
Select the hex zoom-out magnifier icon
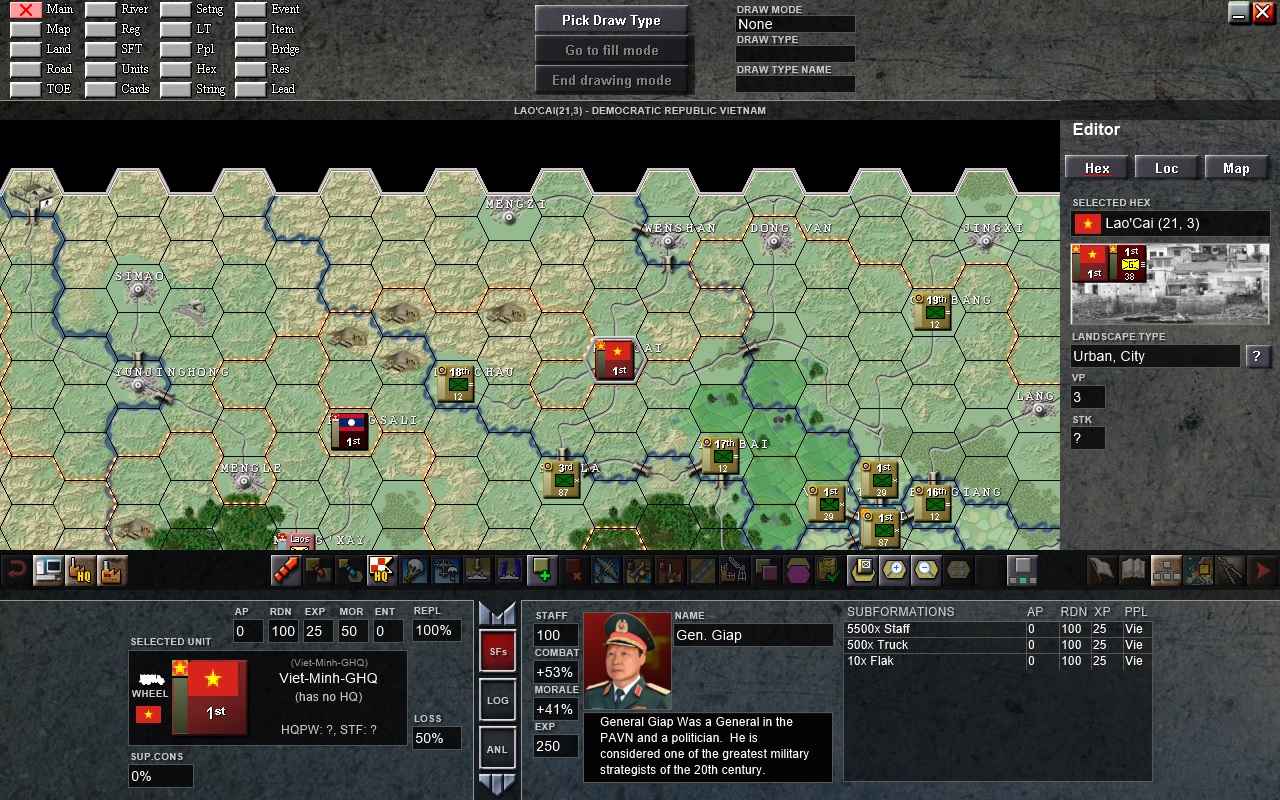point(927,570)
